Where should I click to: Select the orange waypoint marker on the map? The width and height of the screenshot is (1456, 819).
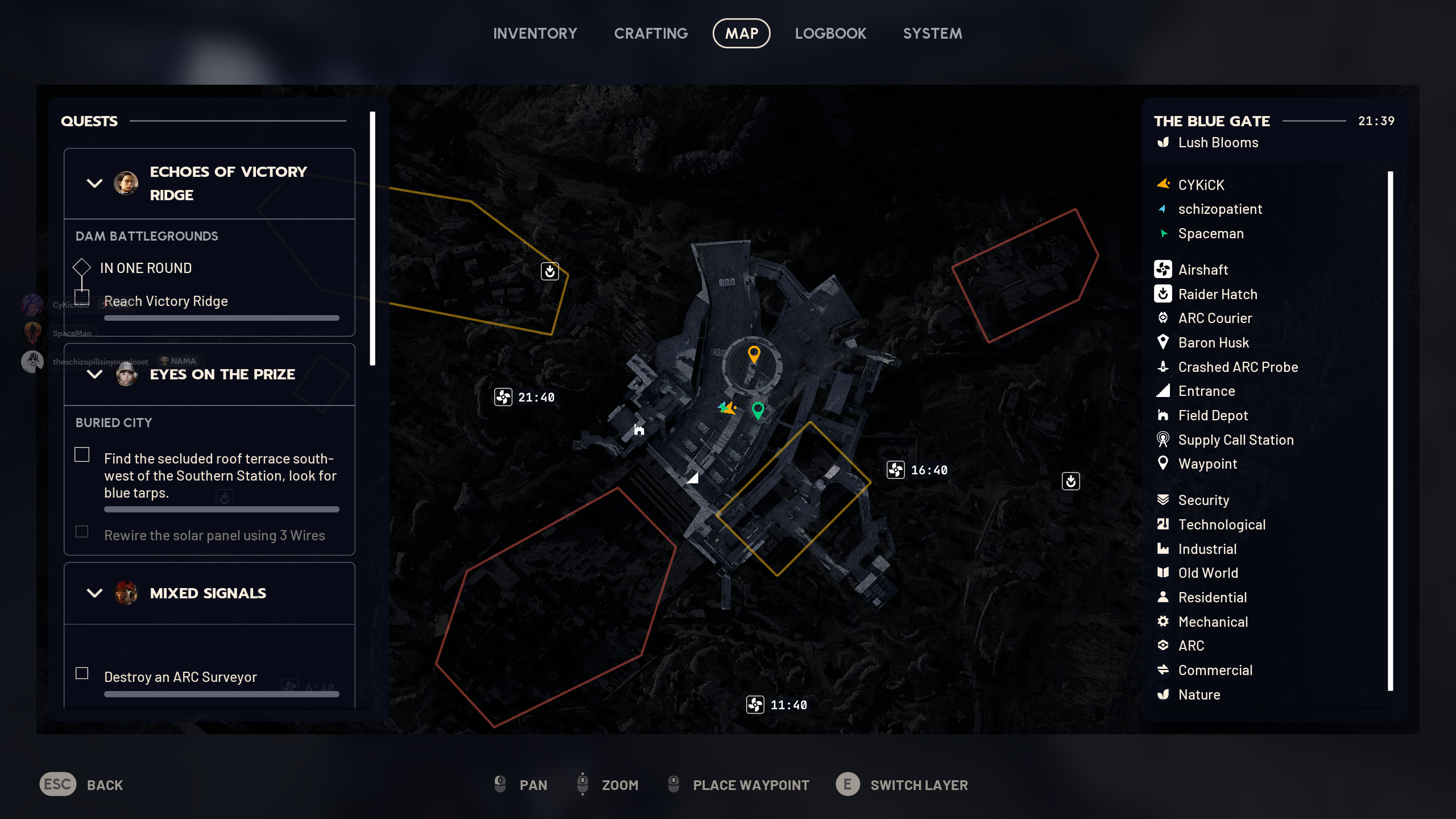pyautogui.click(x=755, y=353)
